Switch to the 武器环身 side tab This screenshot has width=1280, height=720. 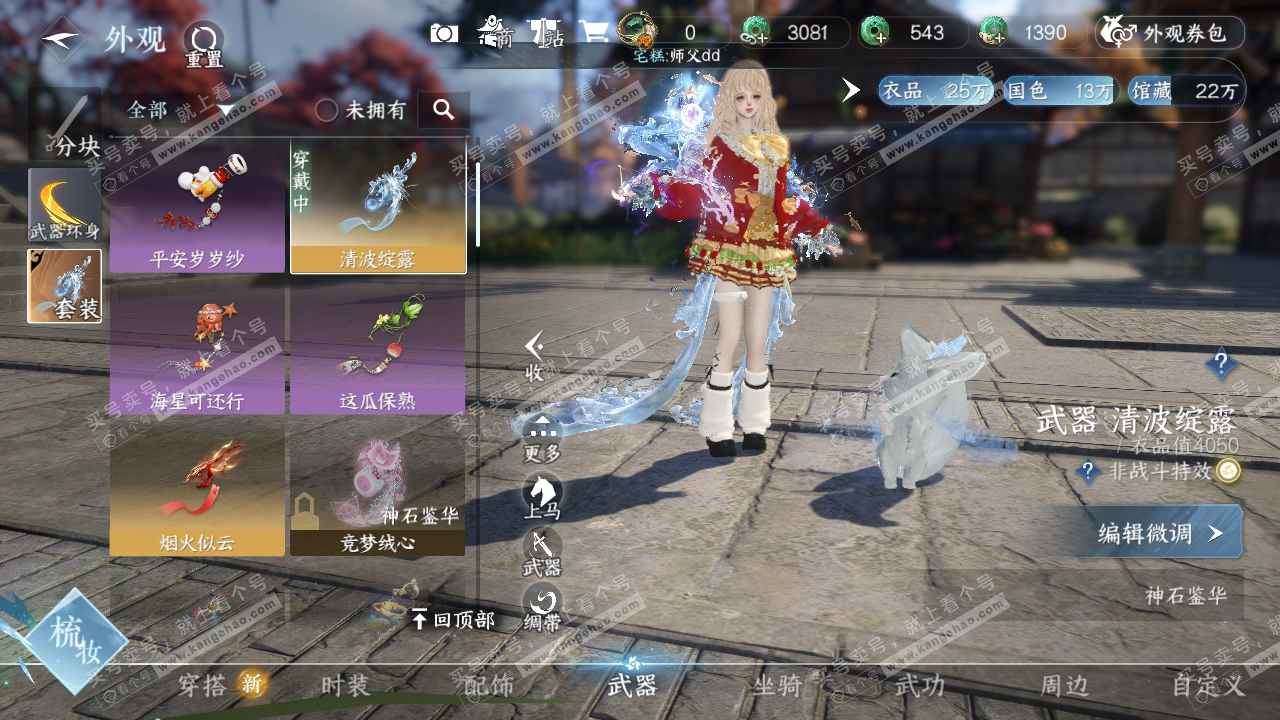tap(64, 206)
